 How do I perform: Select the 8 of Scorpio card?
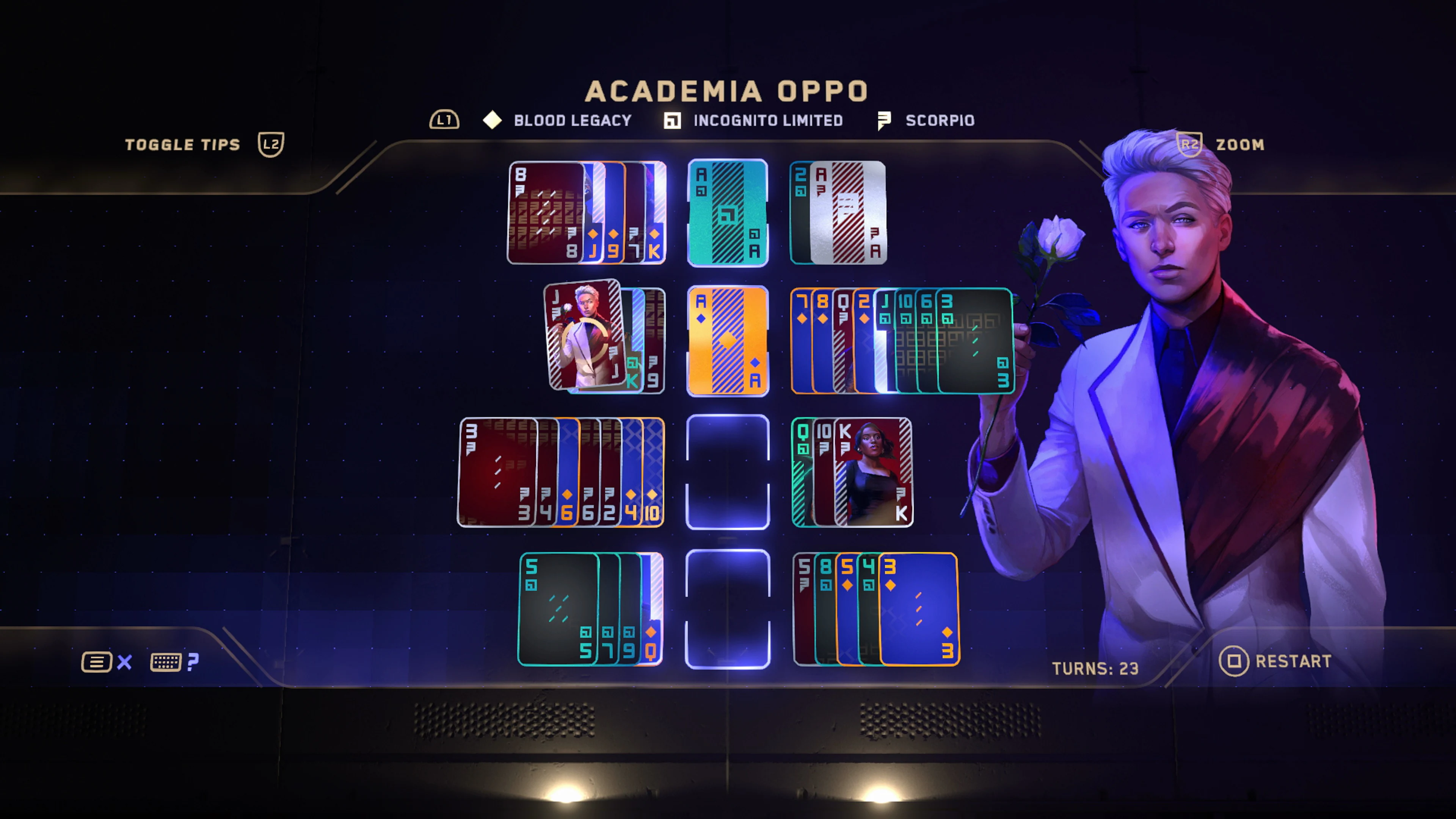546,212
